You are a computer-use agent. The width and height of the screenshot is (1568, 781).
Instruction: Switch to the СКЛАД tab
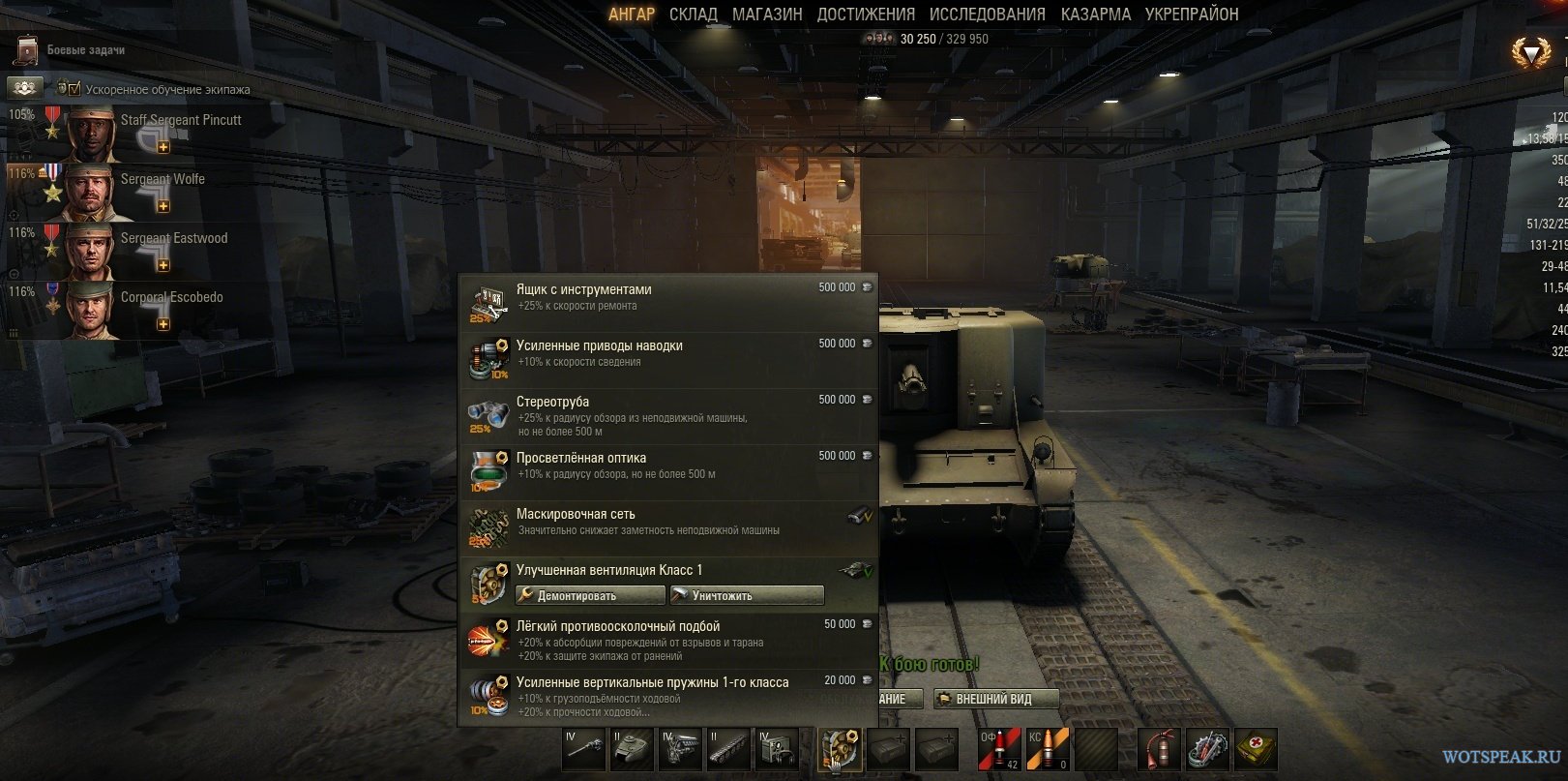pos(693,15)
